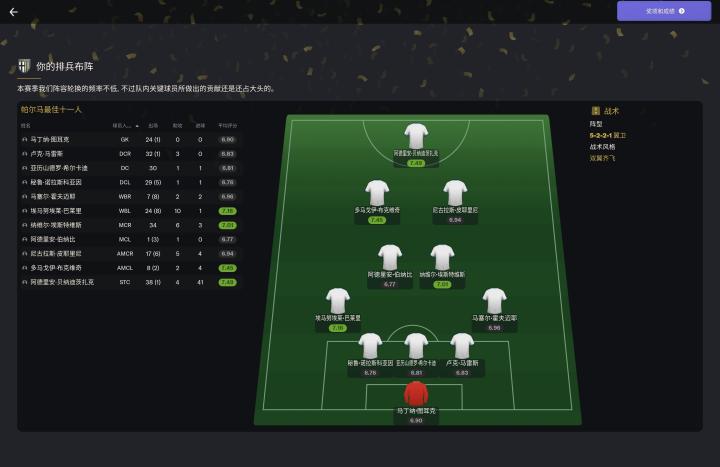Click the striker shirt at the top of pitch
Image resolution: width=720 pixels, height=467 pixels.
416,135
